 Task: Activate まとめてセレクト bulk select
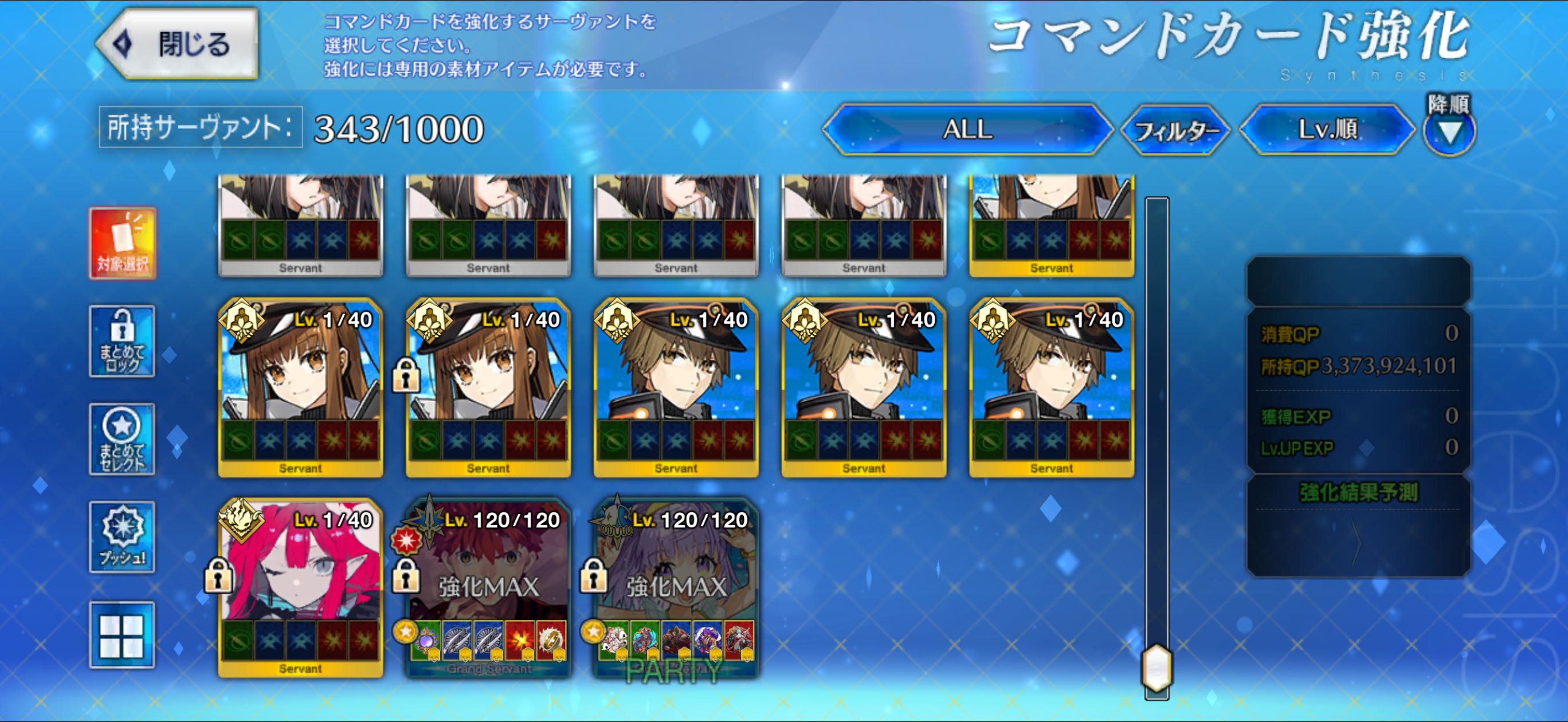tap(122, 439)
